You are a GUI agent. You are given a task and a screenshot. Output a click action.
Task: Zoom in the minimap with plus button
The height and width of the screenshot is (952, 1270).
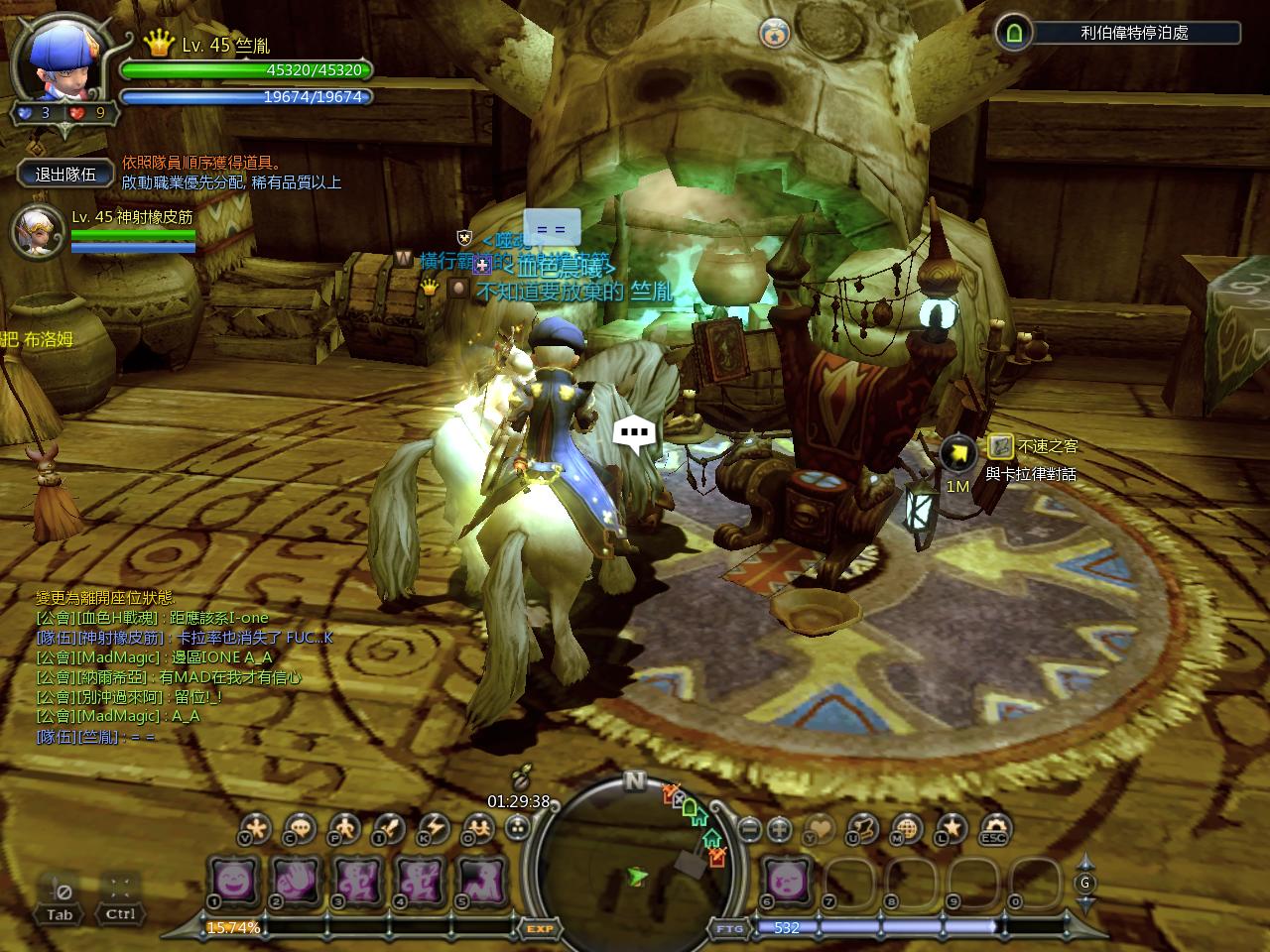point(780,827)
